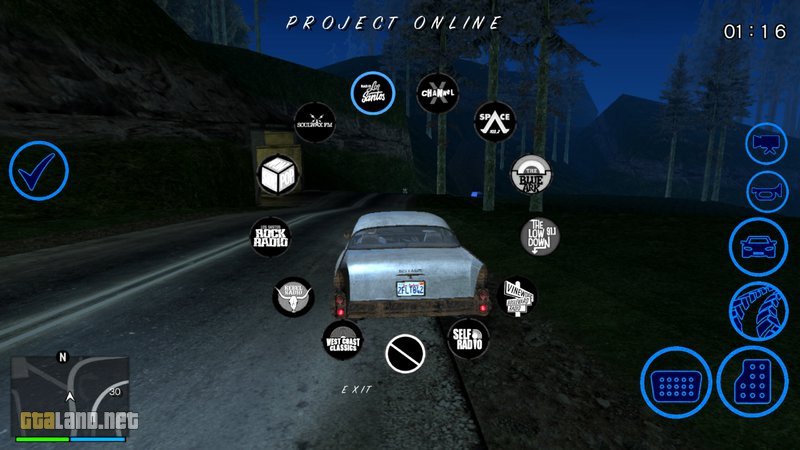Activate the tire tread handbrake button

coord(758,309)
